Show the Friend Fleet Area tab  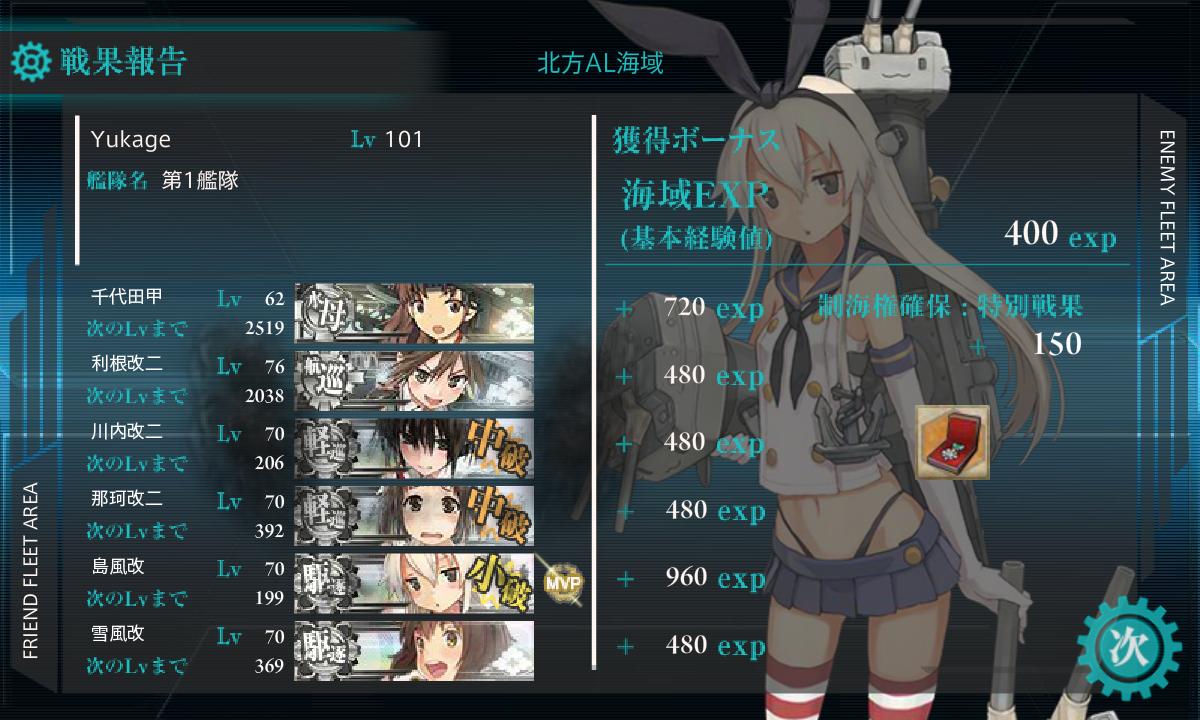[x=30, y=570]
